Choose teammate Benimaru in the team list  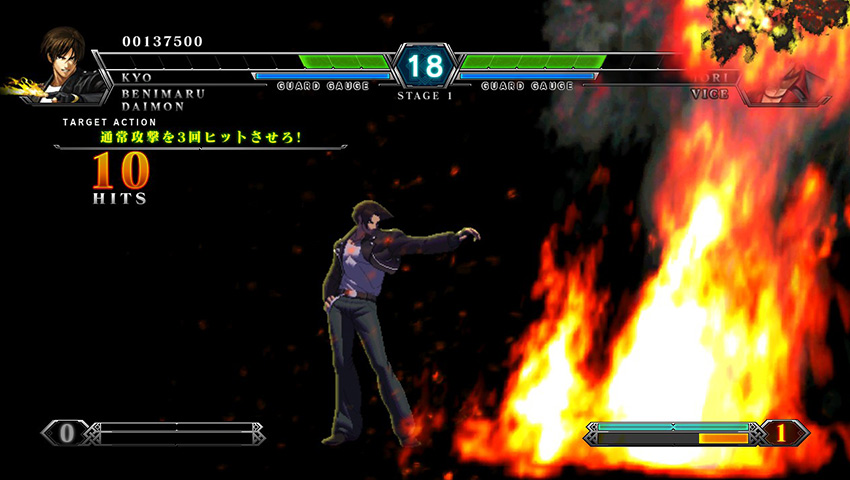tap(163, 92)
